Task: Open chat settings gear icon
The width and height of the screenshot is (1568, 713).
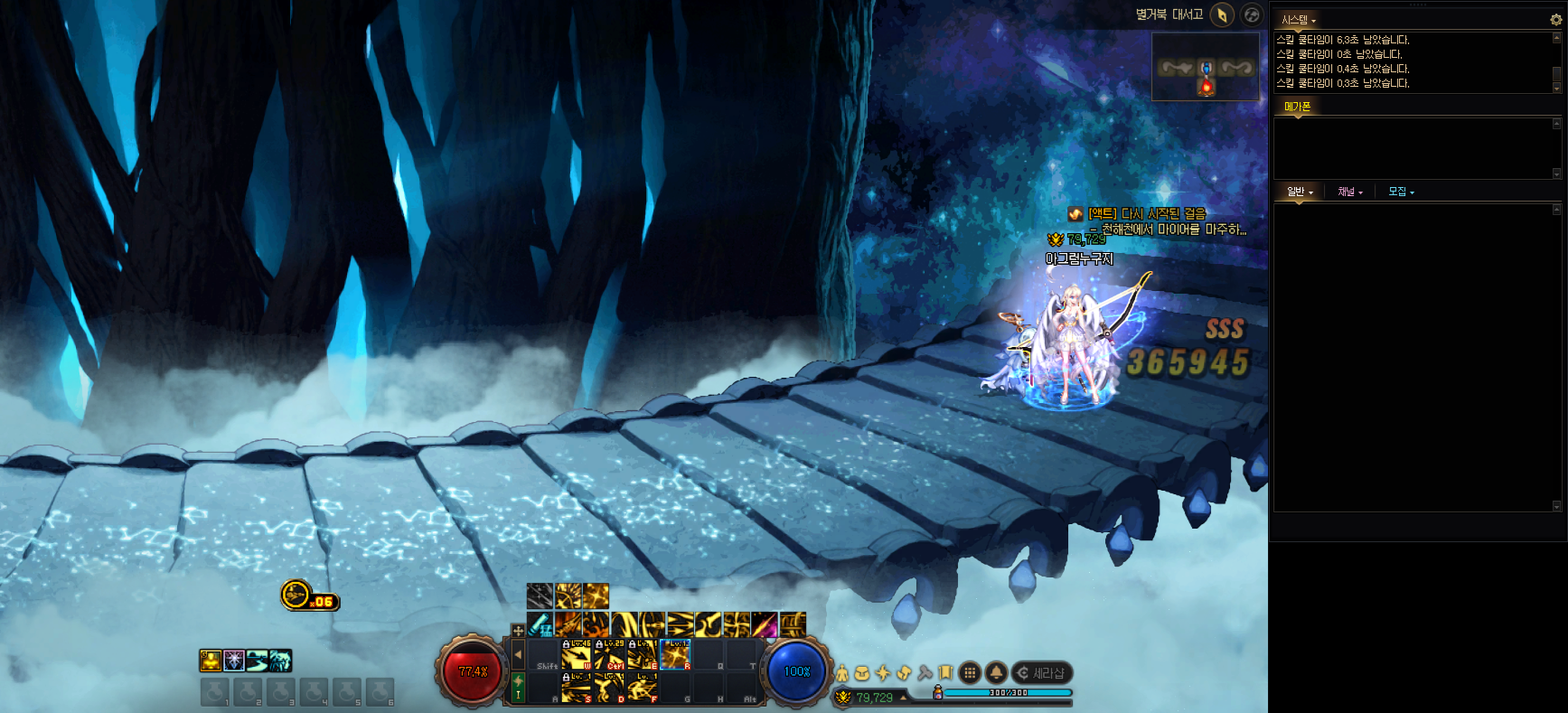Action: 1555,19
